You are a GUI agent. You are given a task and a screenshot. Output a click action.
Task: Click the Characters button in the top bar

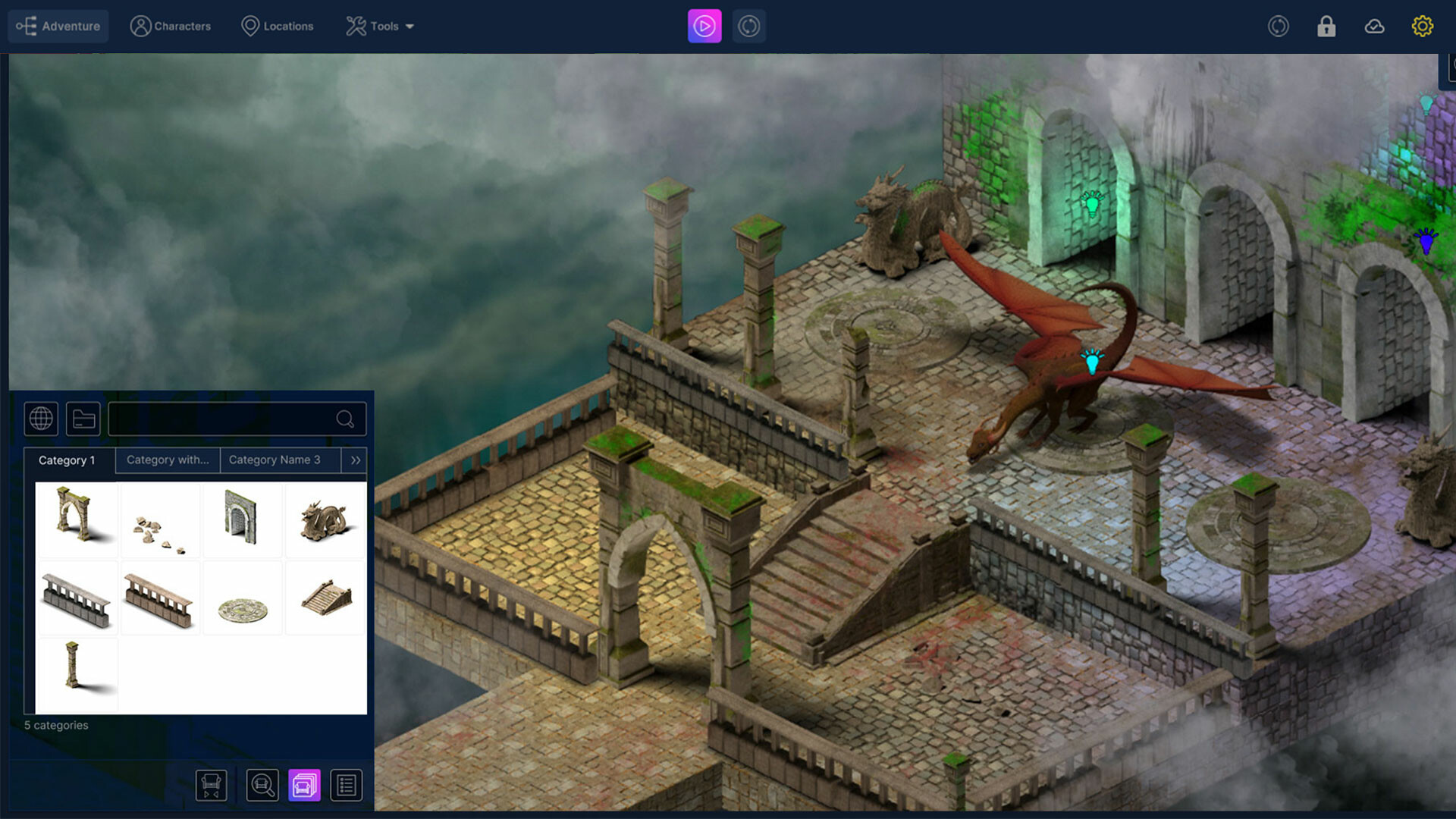coord(171,25)
